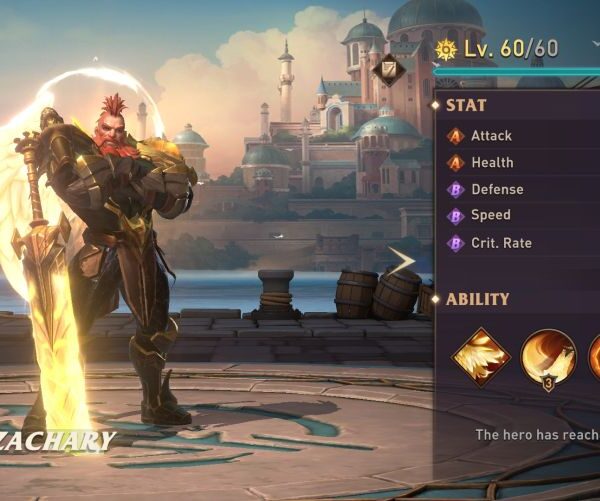The height and width of the screenshot is (501, 600).
Task: Choose the Crit. Rate stat entry
Action: 500,243
